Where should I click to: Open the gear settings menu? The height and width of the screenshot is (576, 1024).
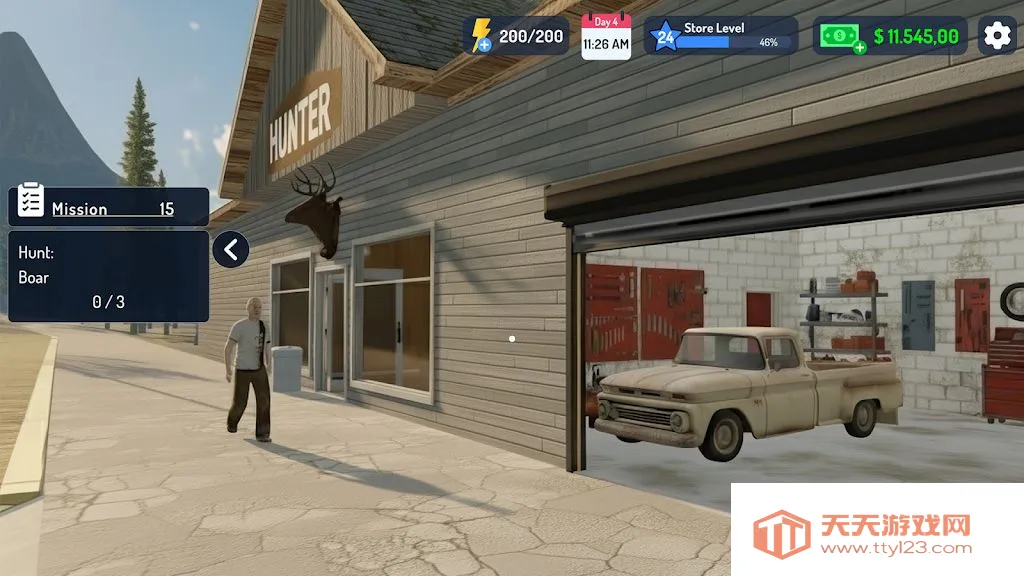pyautogui.click(x=997, y=36)
